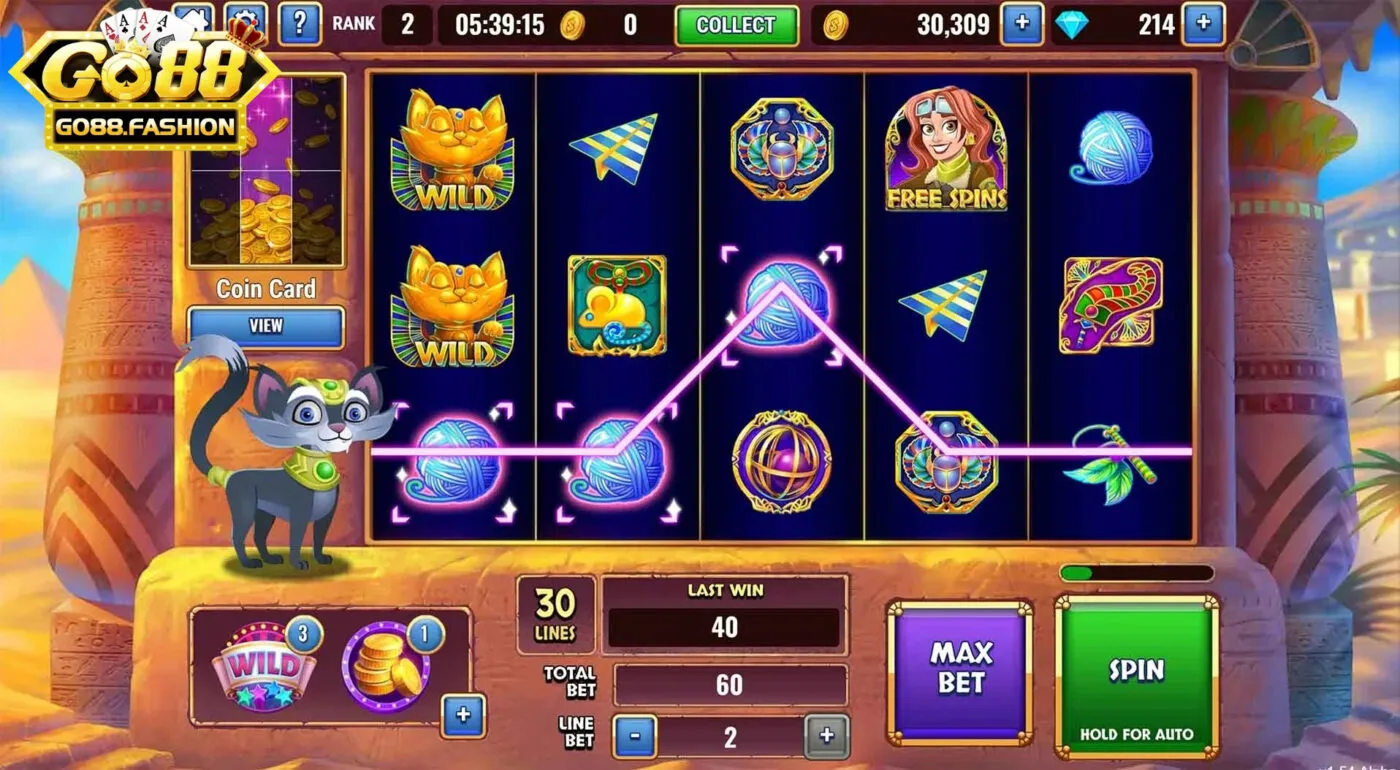Click COLLECT to gather coins

(x=737, y=25)
